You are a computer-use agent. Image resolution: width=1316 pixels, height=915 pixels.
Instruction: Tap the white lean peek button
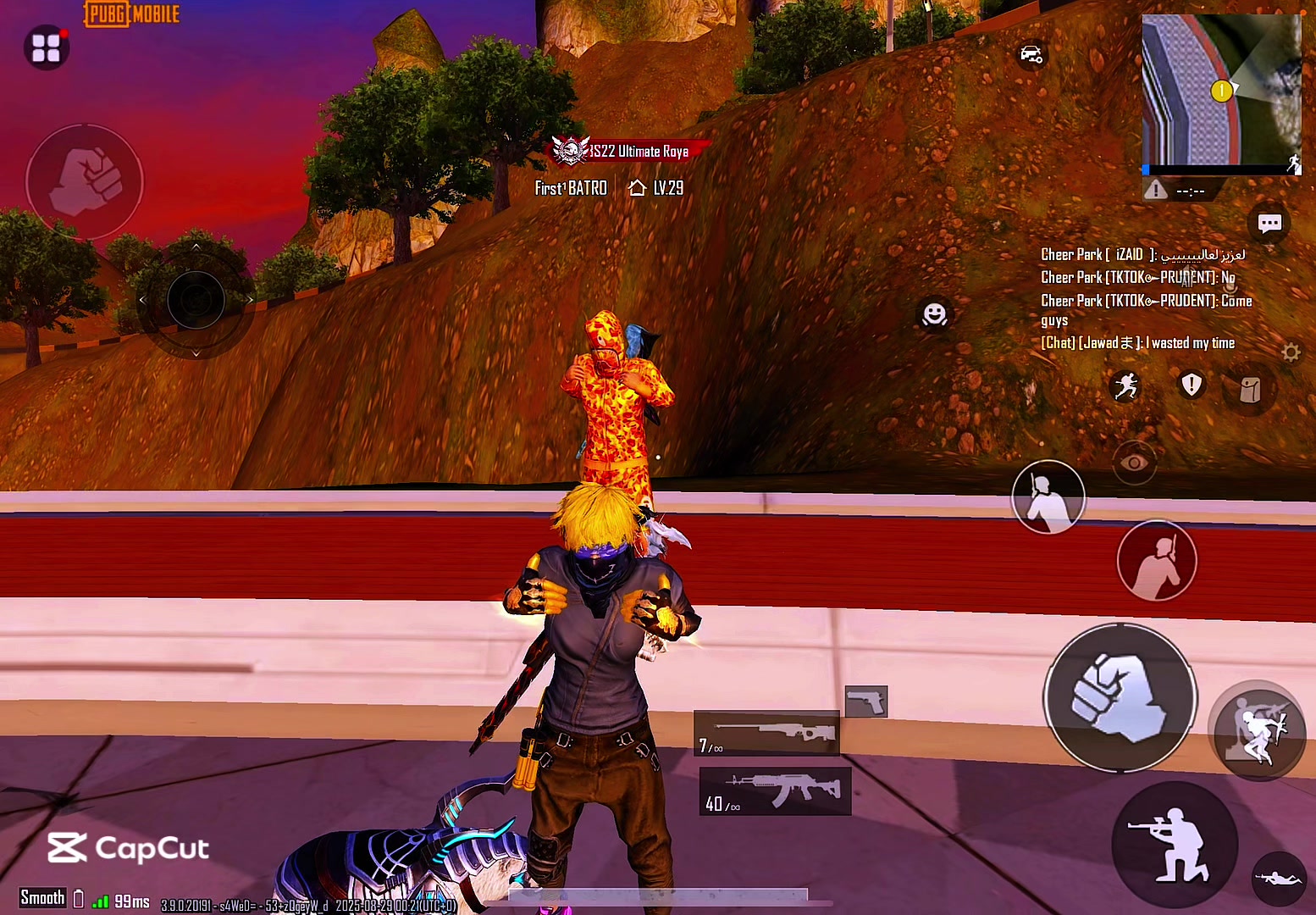coord(1048,497)
